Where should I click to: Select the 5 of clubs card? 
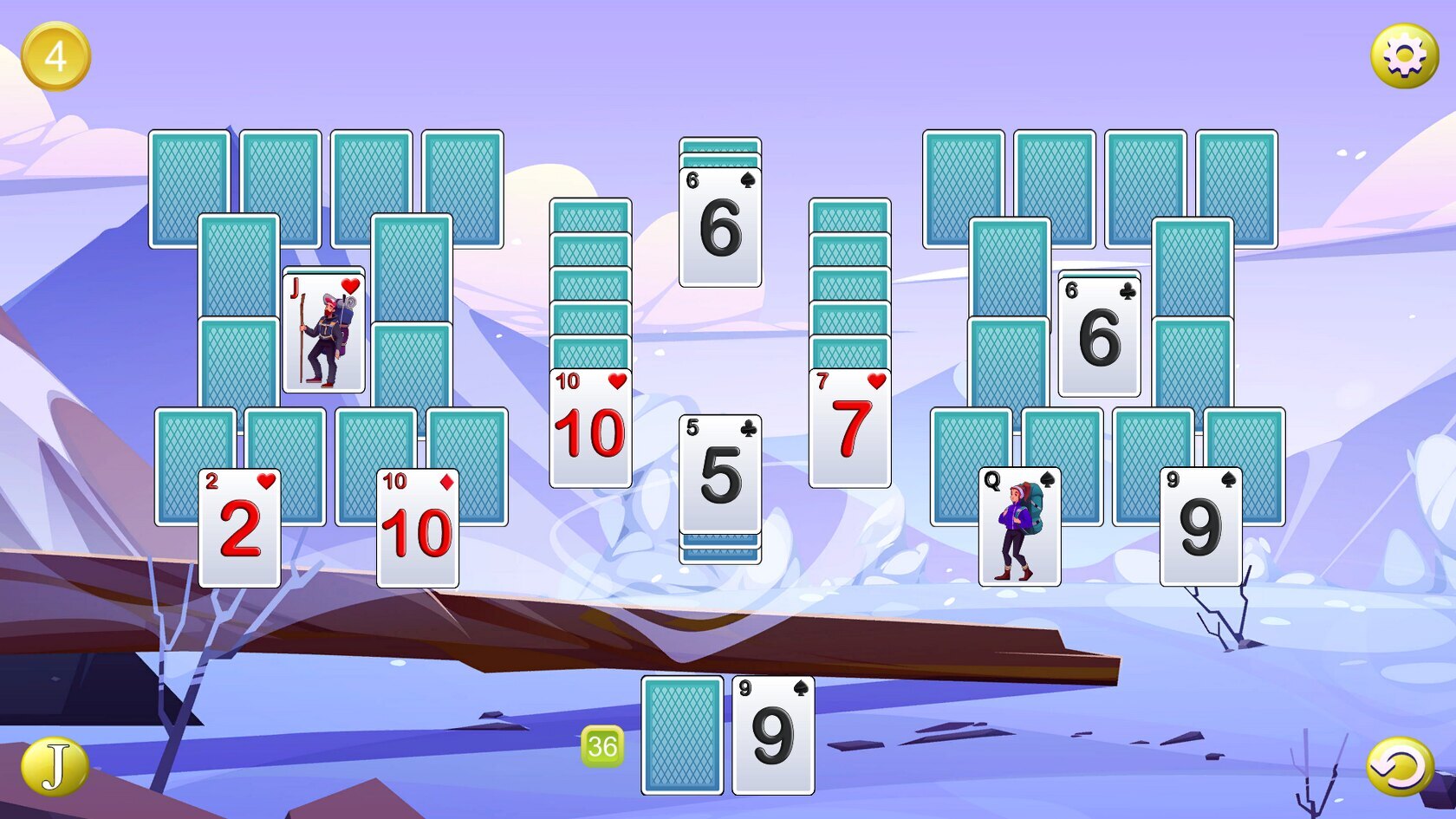pyautogui.click(x=720, y=474)
